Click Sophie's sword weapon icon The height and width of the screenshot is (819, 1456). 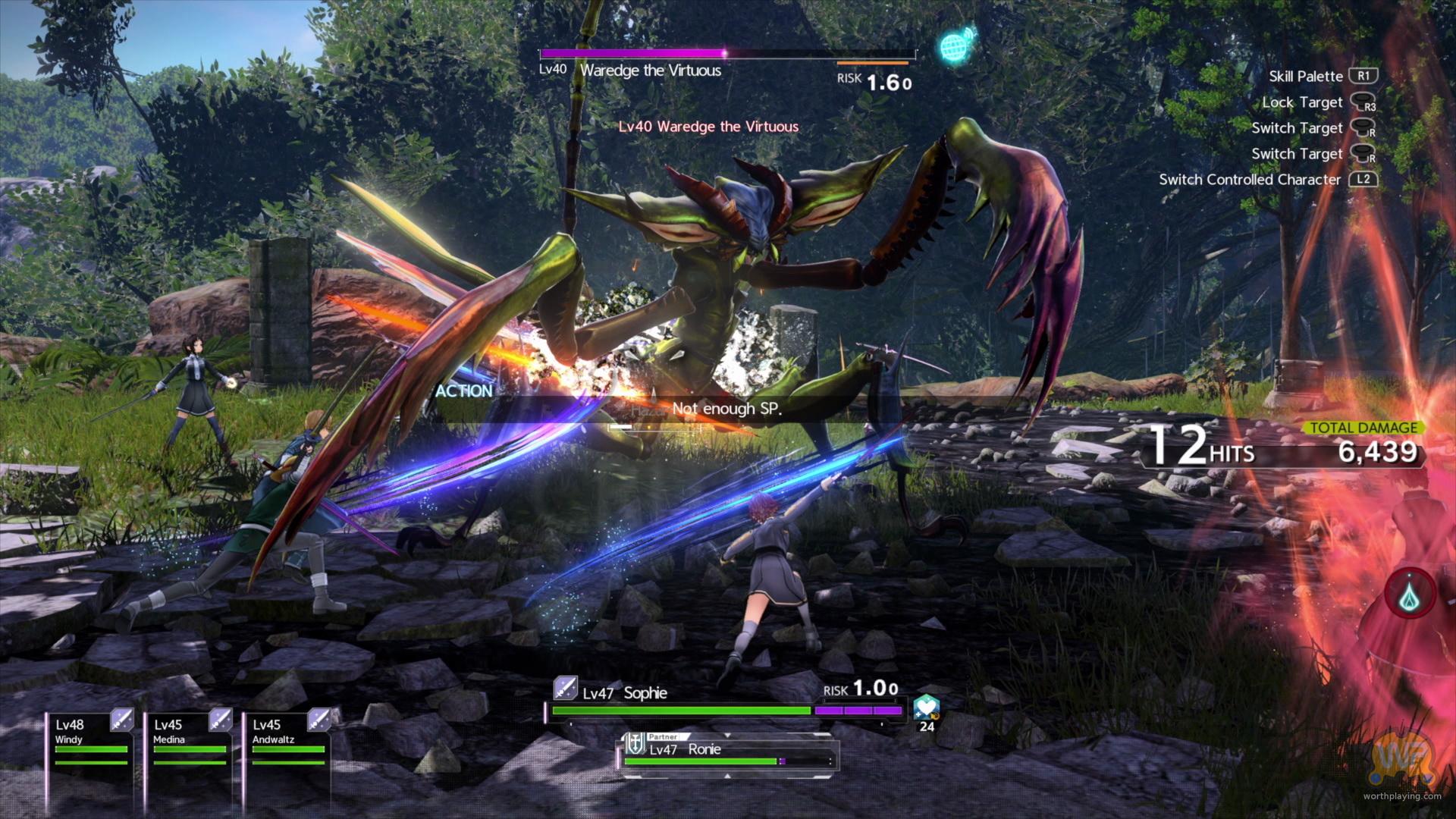point(565,689)
